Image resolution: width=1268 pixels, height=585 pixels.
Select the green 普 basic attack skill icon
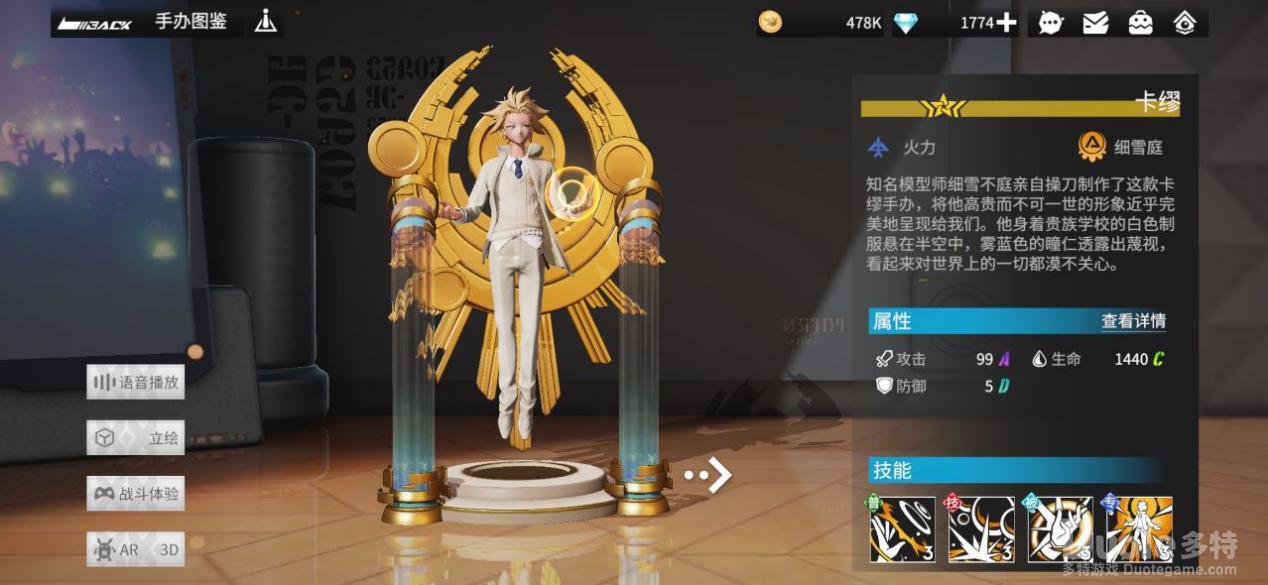coord(903,529)
